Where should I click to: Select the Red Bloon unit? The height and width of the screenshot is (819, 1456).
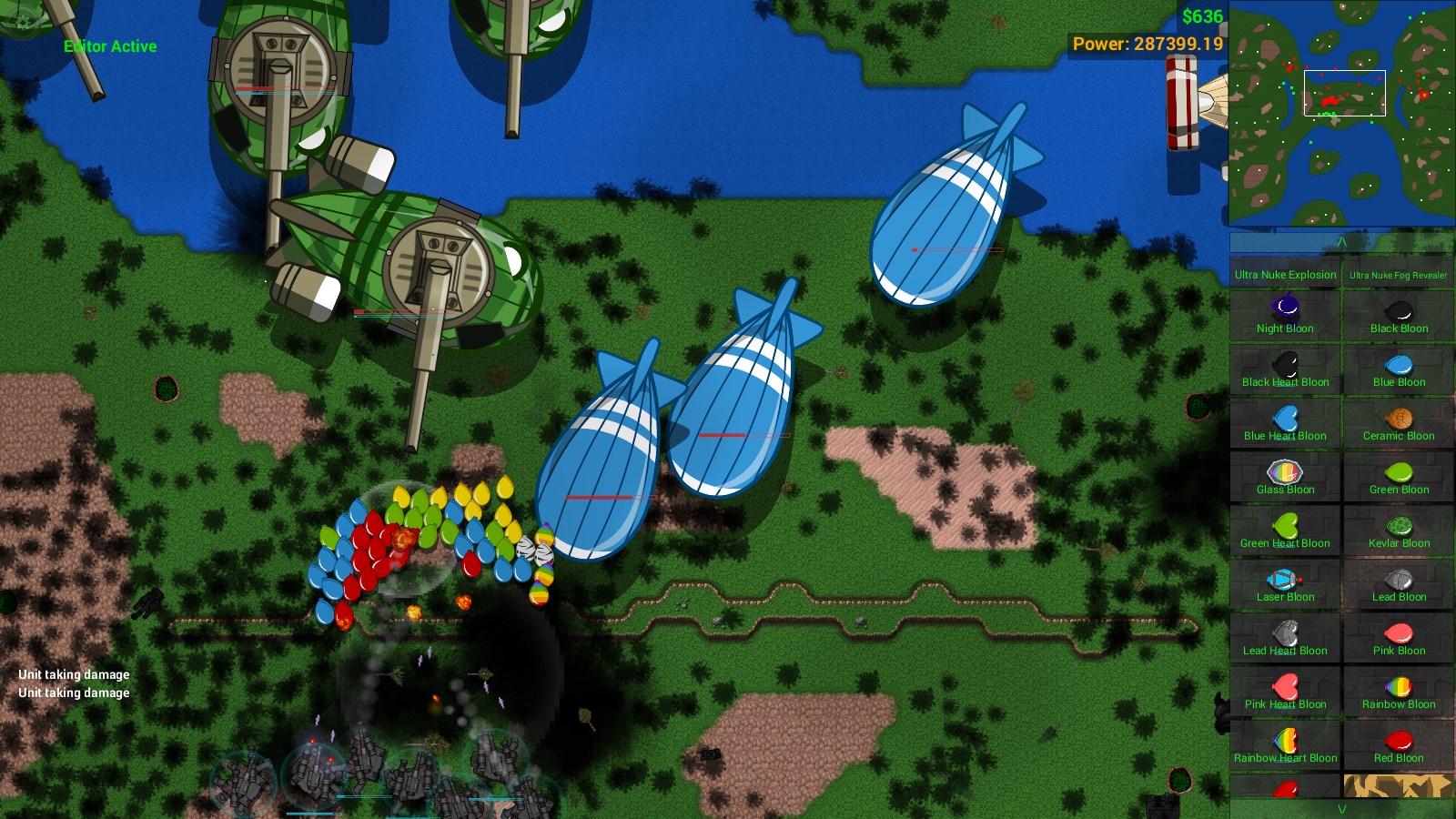coord(1399,744)
